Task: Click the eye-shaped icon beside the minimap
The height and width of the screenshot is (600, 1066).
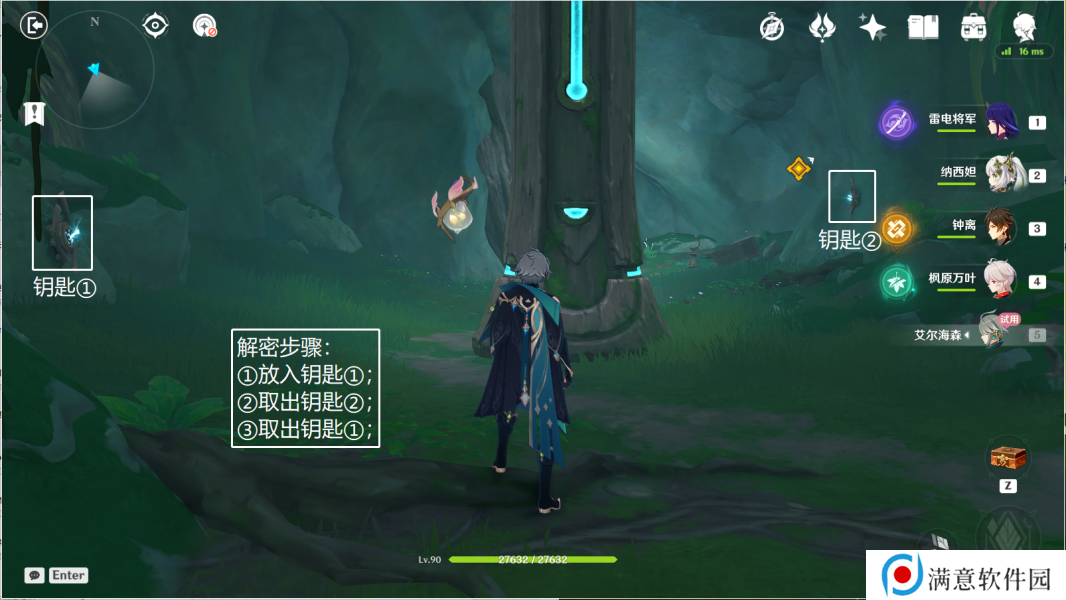Action: click(155, 25)
